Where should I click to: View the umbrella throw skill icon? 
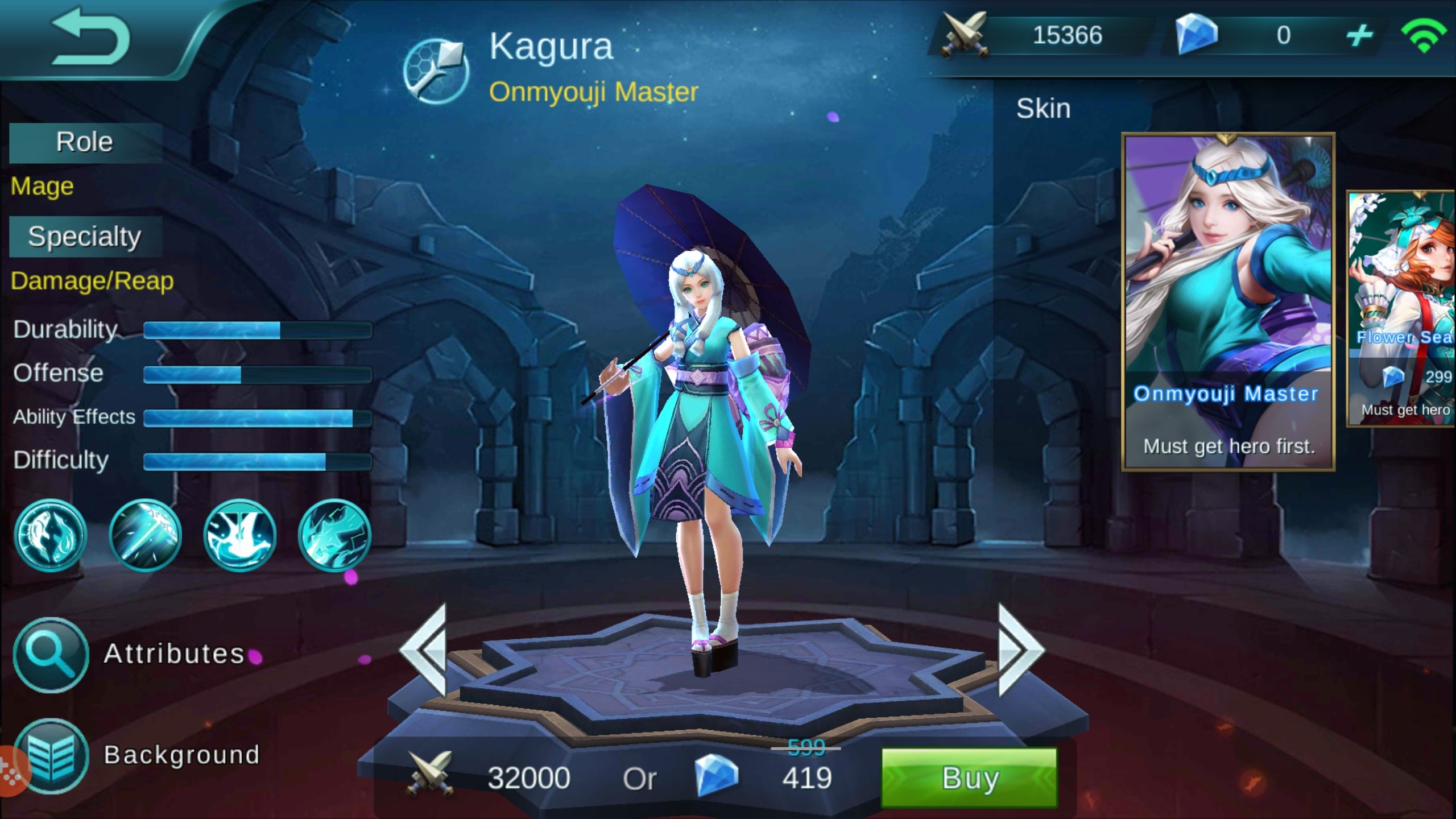point(145,535)
